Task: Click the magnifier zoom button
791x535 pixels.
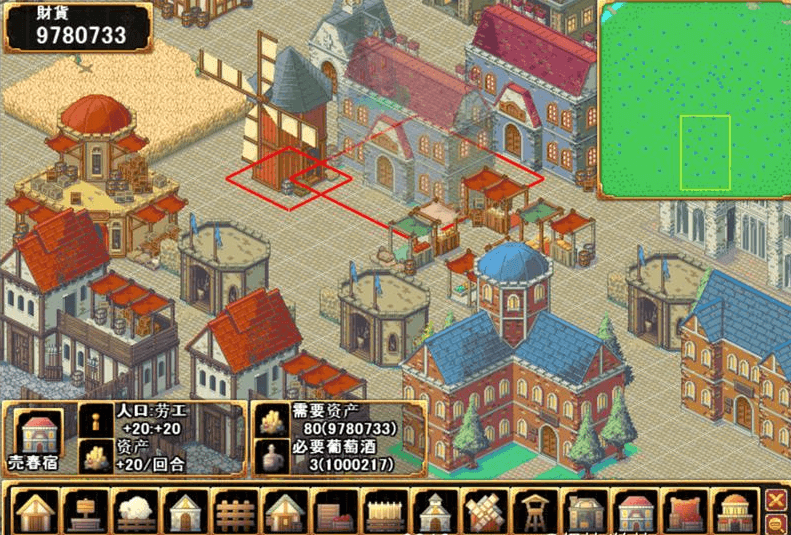Action: (x=776, y=523)
